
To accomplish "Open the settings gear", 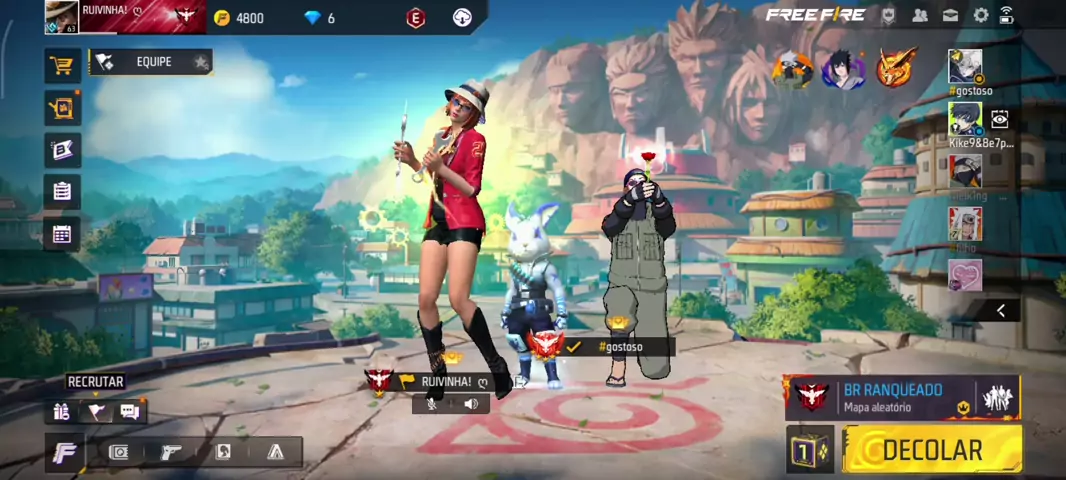I will click(x=981, y=15).
